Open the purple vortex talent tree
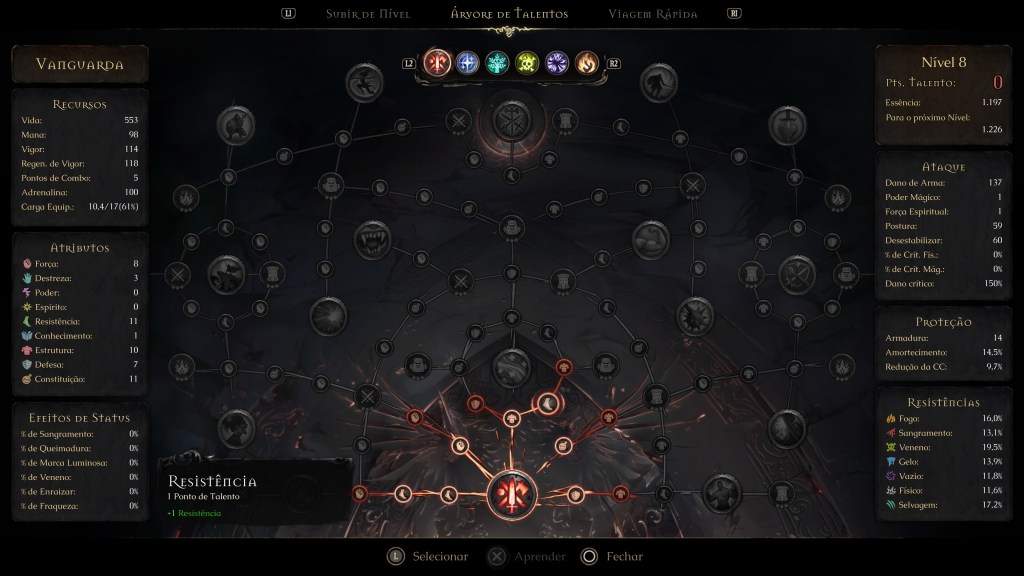1024x576 pixels. 557,63
